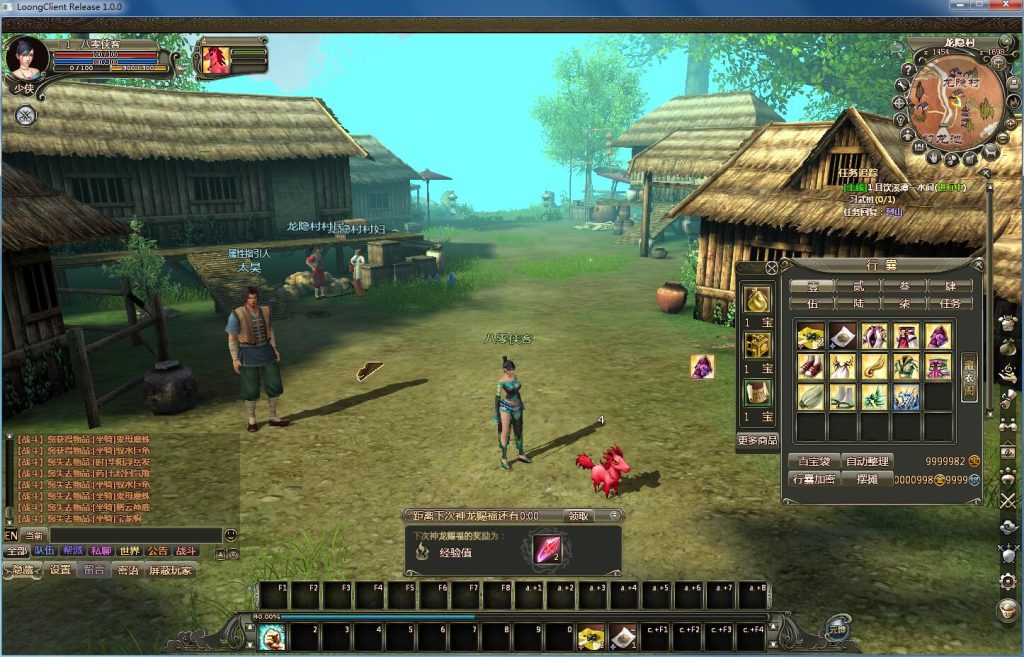Open the 百宝袋 treasure bag

[x=813, y=461]
